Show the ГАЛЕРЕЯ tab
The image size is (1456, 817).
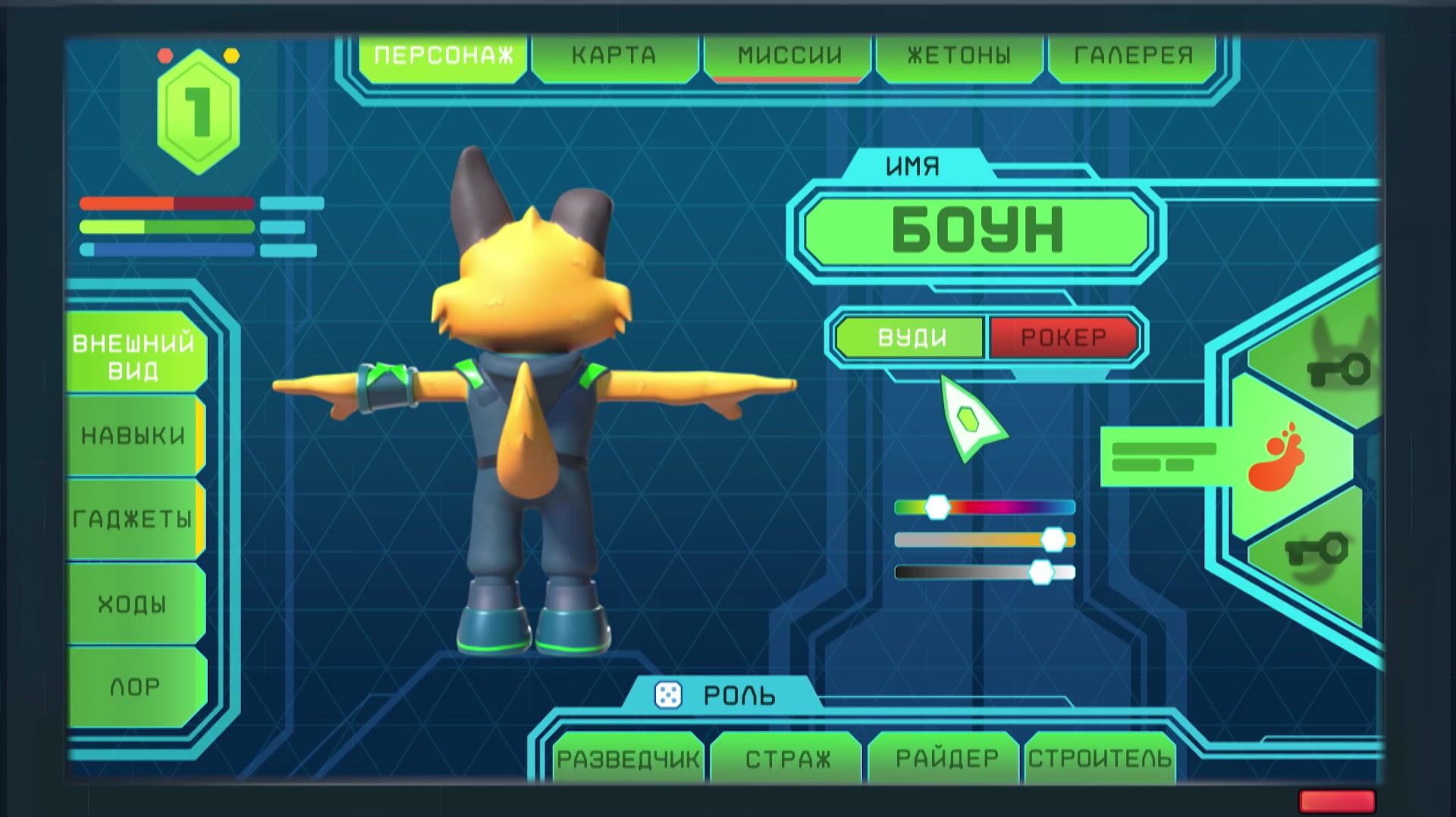[1133, 55]
